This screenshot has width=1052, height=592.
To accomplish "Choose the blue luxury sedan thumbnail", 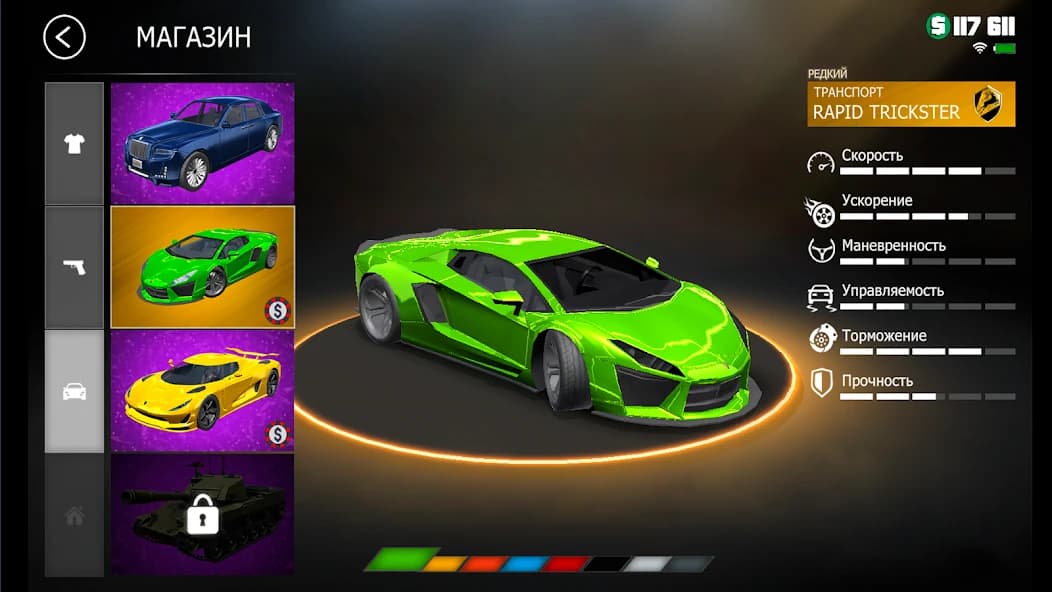I will (x=202, y=143).
